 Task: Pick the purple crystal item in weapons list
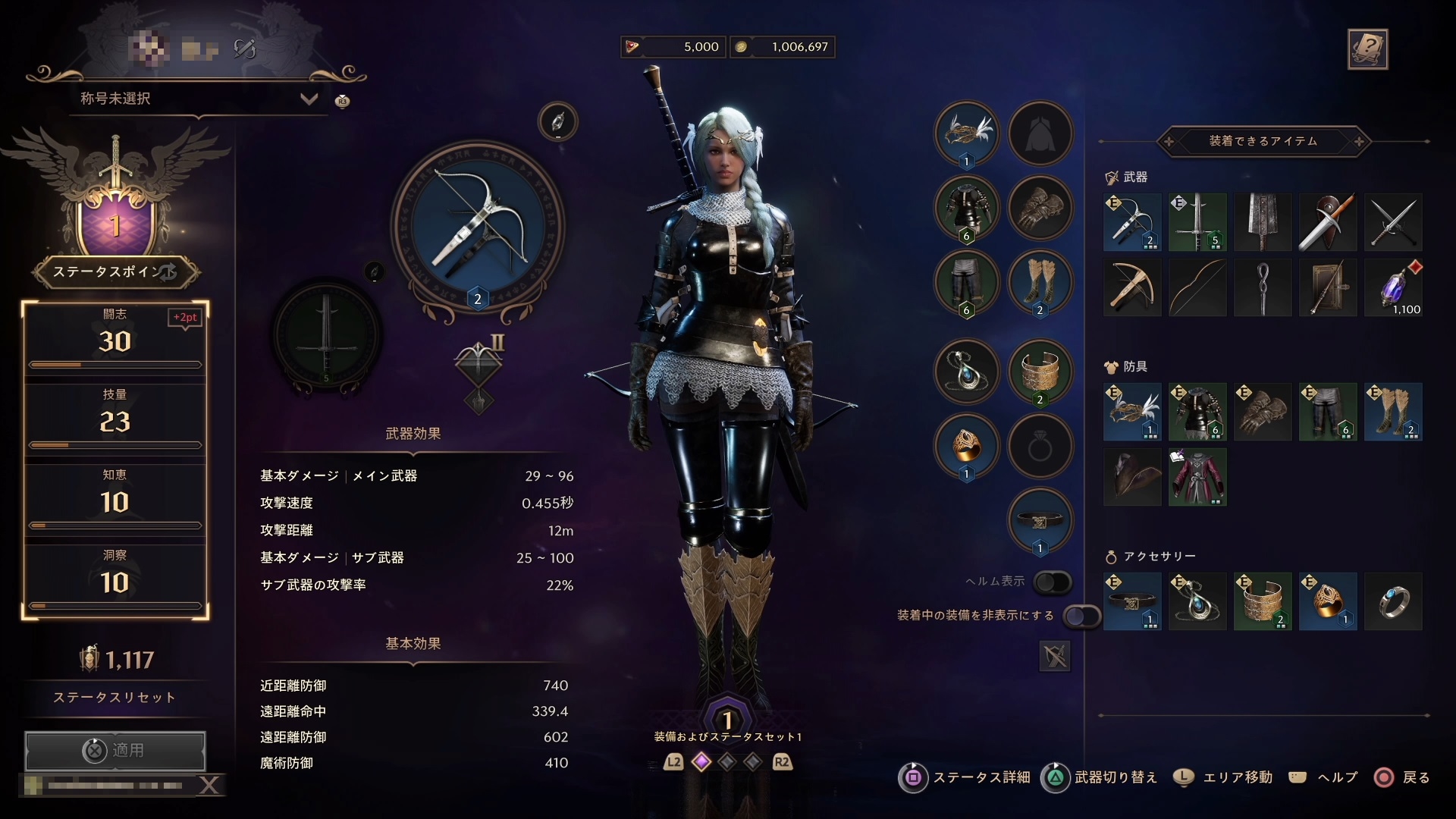(1393, 287)
